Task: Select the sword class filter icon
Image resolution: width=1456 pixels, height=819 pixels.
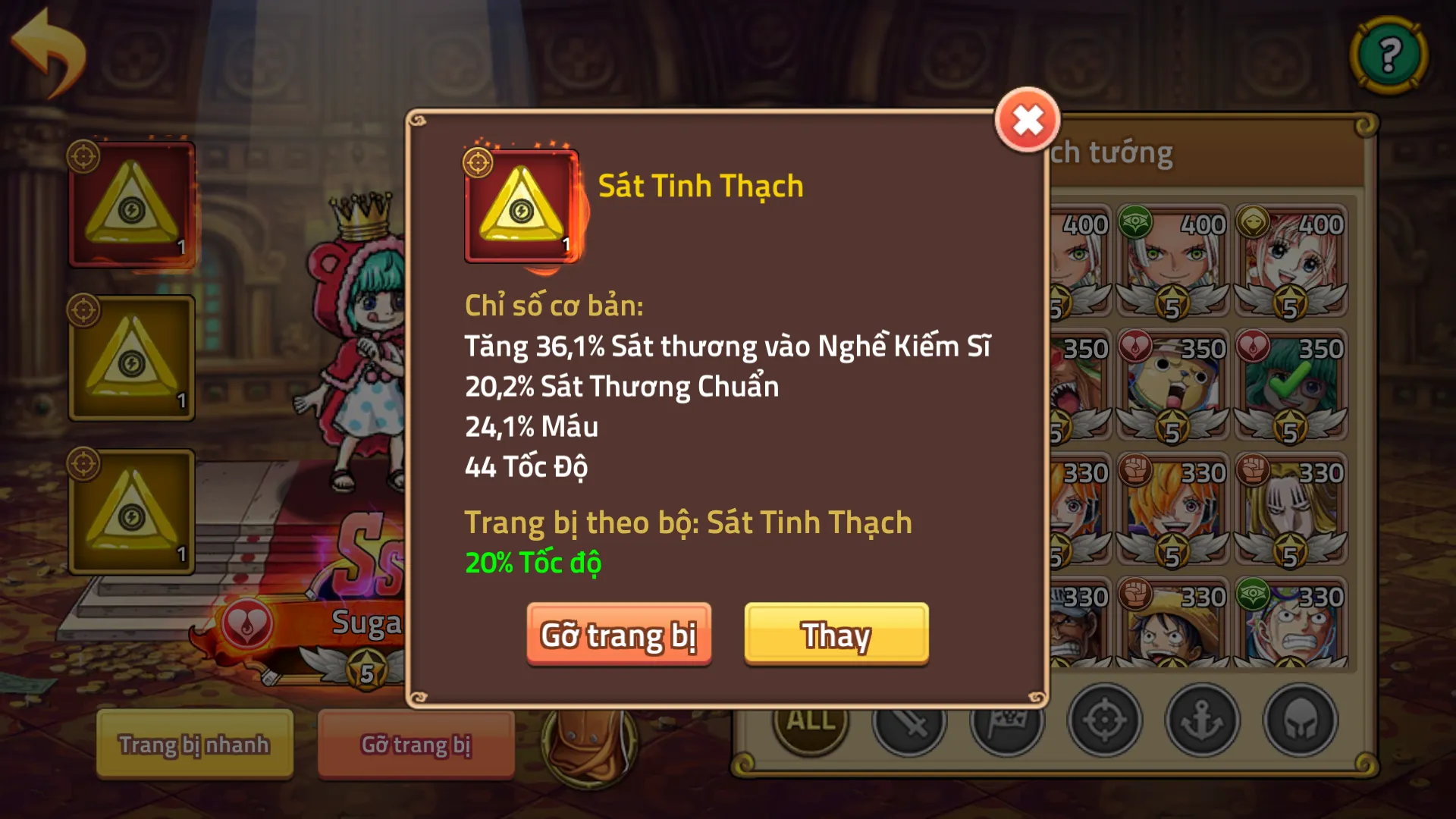Action: [909, 723]
